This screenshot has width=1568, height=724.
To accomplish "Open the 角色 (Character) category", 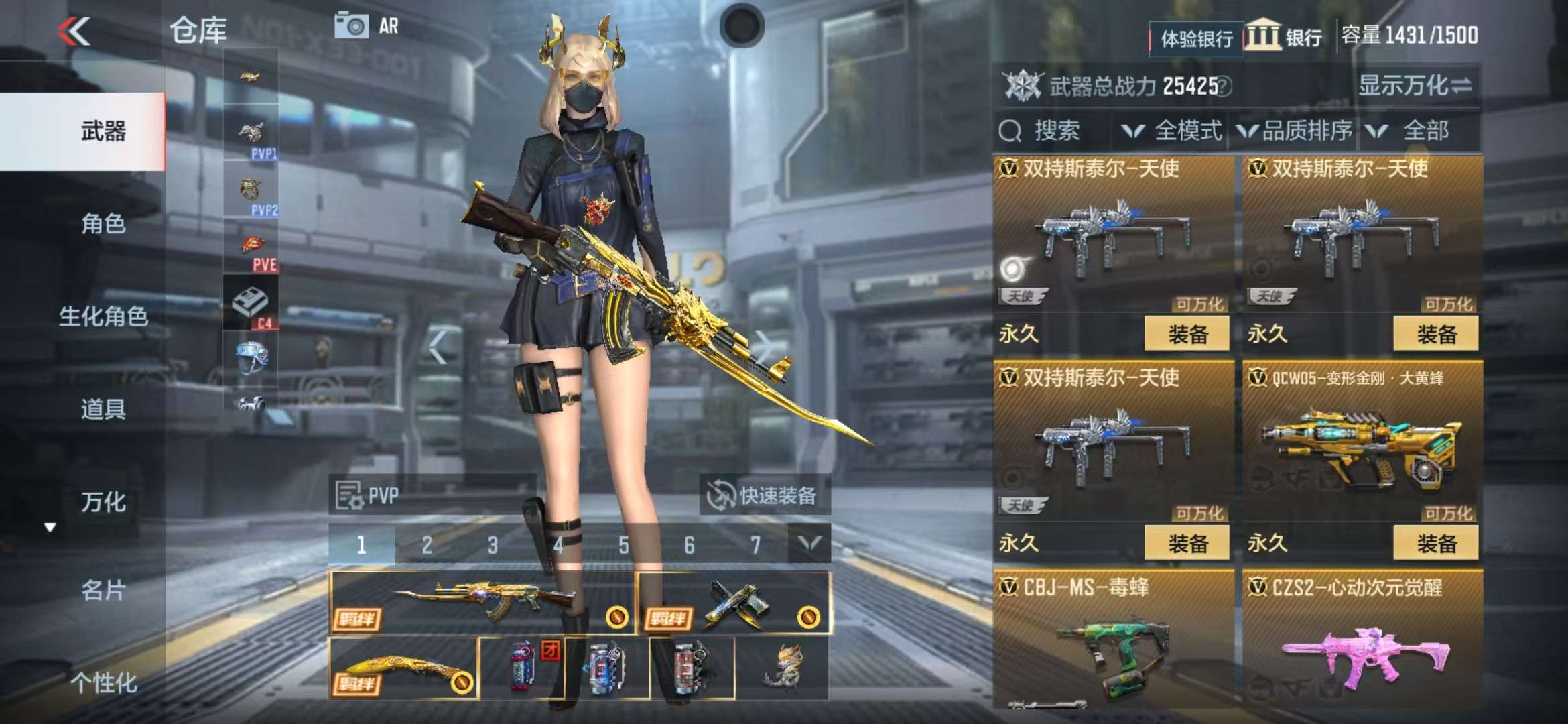I will click(103, 224).
